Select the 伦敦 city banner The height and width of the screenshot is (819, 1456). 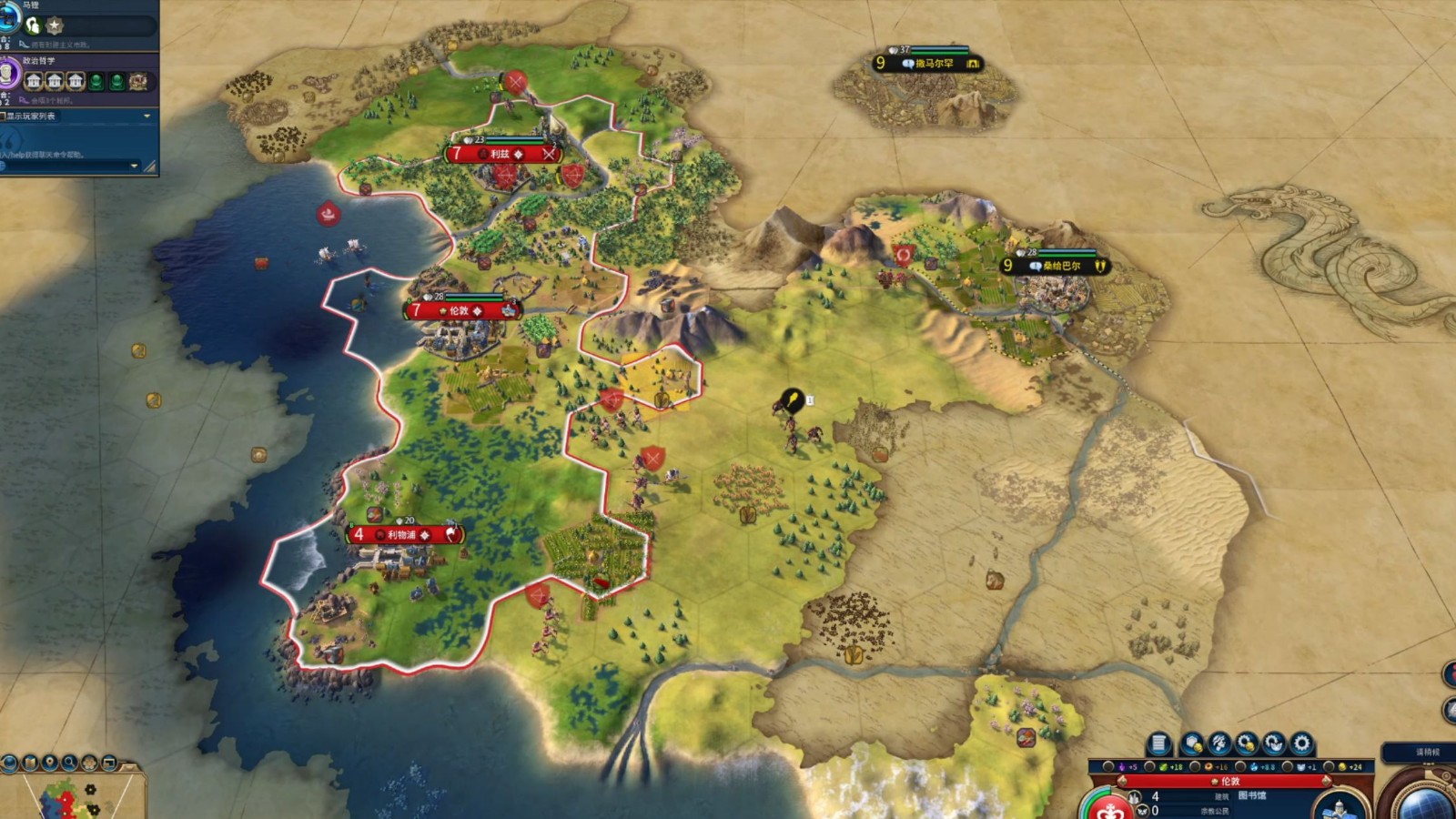click(x=461, y=310)
